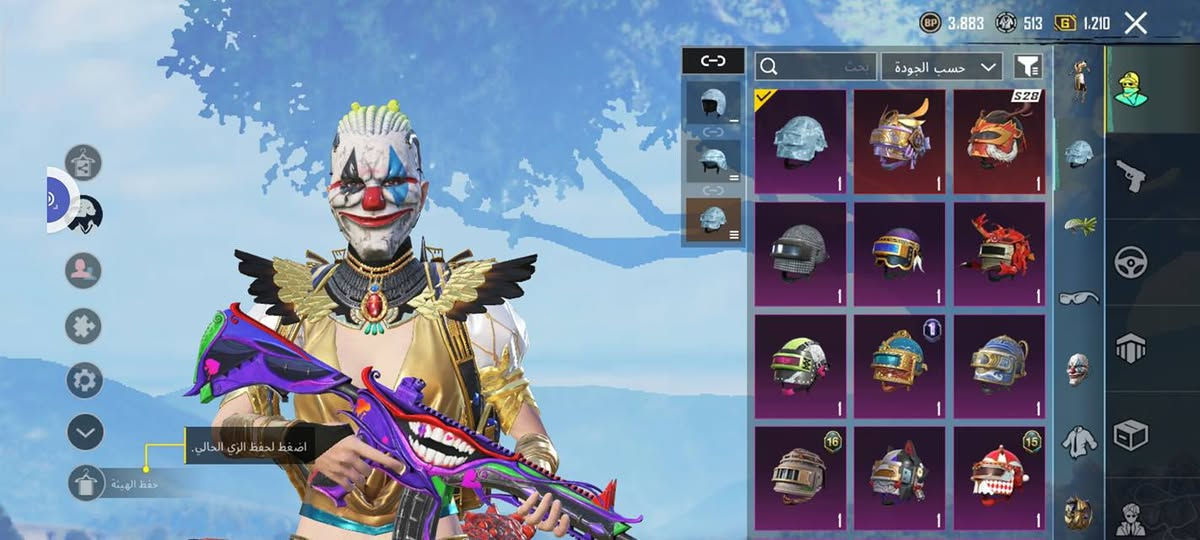
Task: Open the gear settings icon on the left
Action: tap(85, 380)
